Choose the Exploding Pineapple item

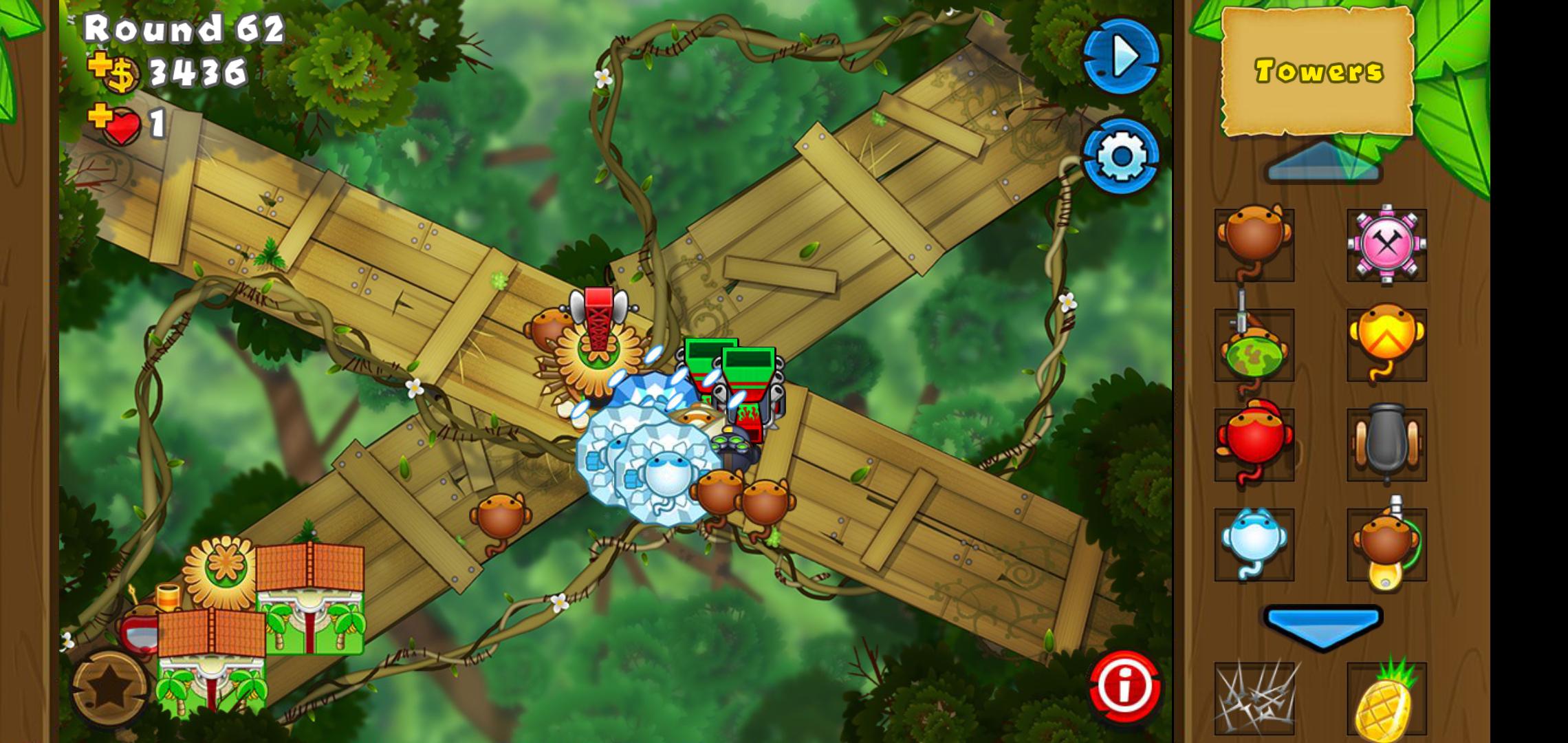(1386, 700)
